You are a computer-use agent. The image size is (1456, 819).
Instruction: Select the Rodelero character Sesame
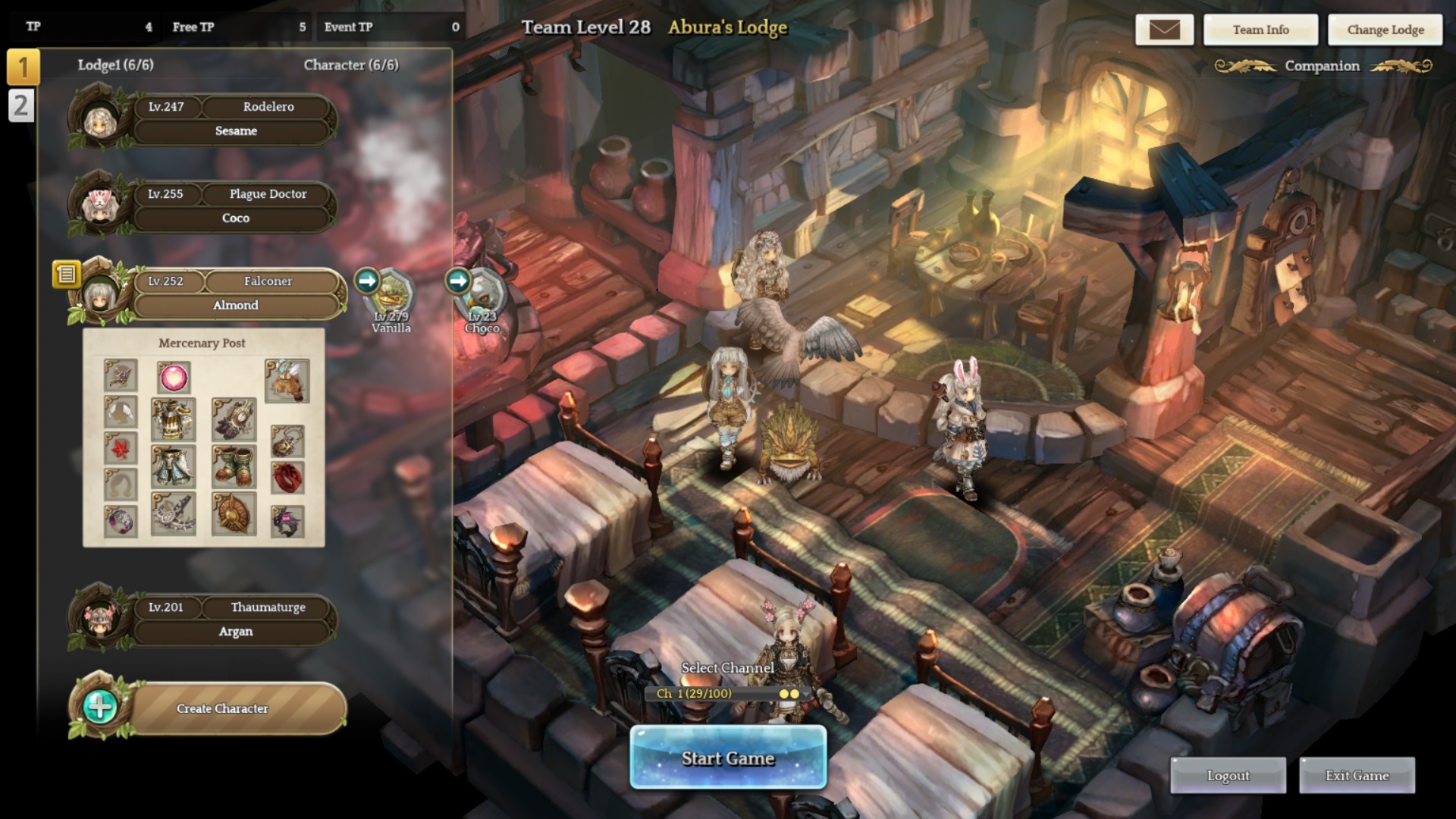(235, 119)
